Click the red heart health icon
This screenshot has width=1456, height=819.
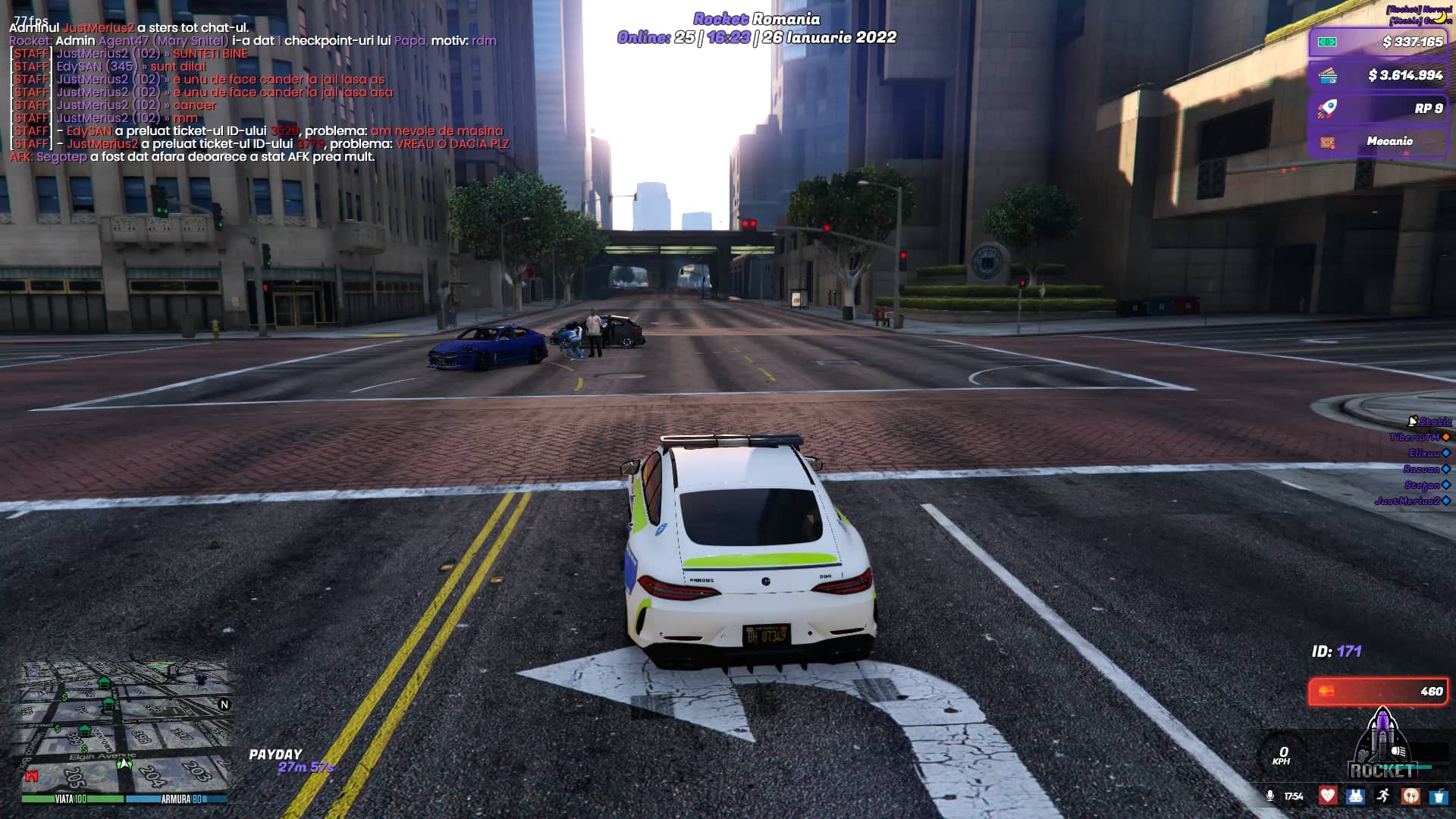[1327, 795]
